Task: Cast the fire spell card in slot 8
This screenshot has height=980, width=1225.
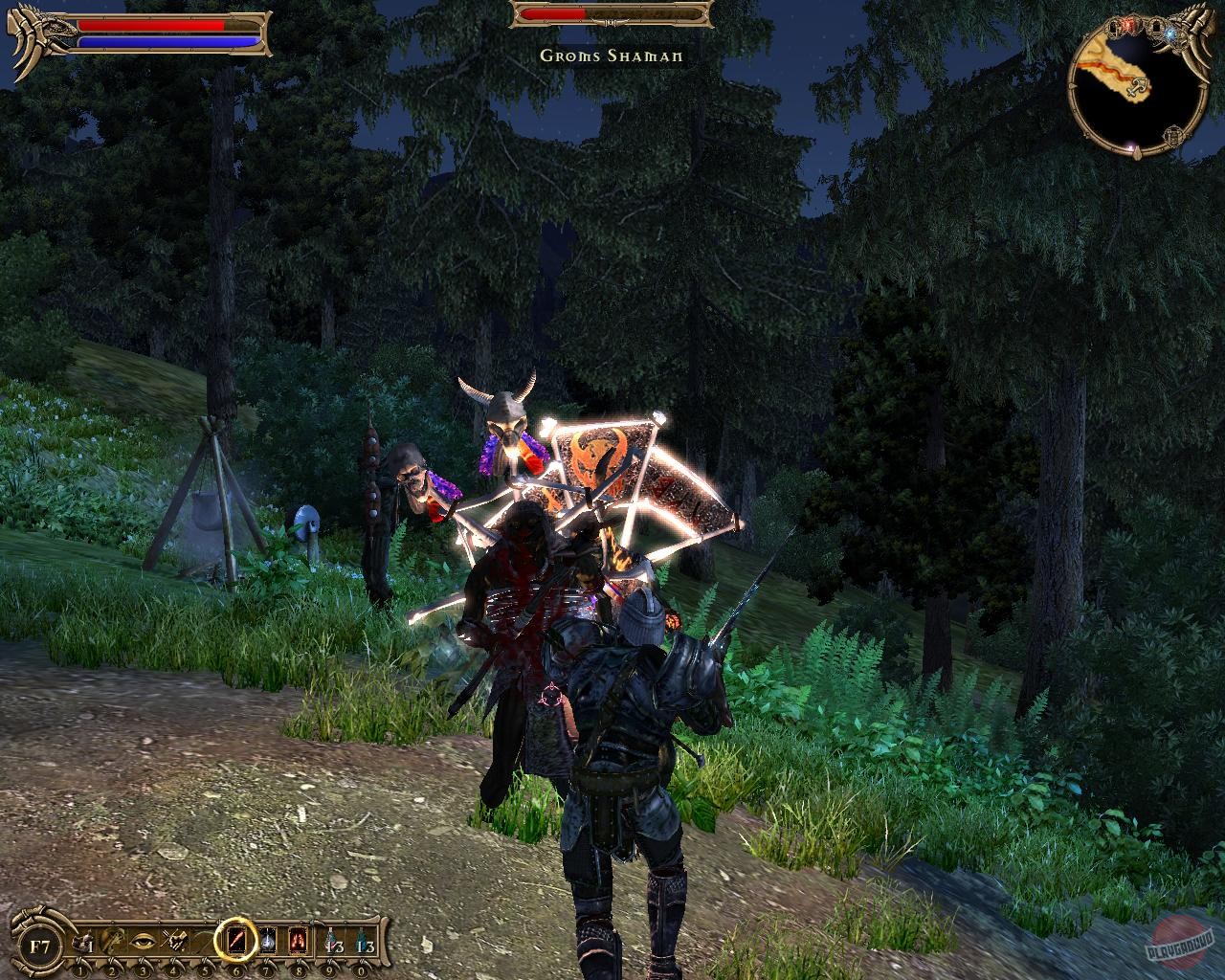Action: coord(299,941)
